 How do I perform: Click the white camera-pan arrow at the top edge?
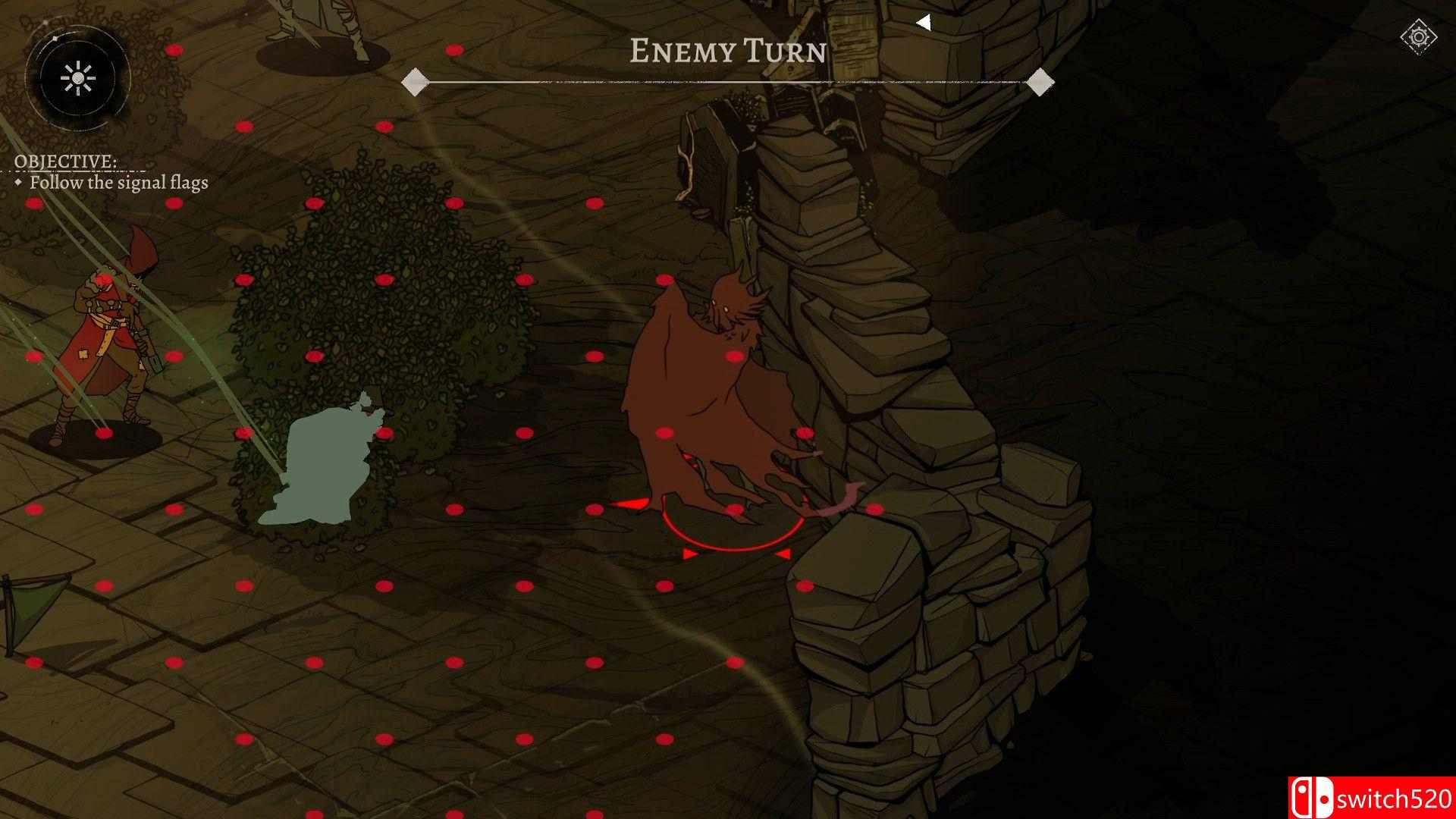(924, 23)
